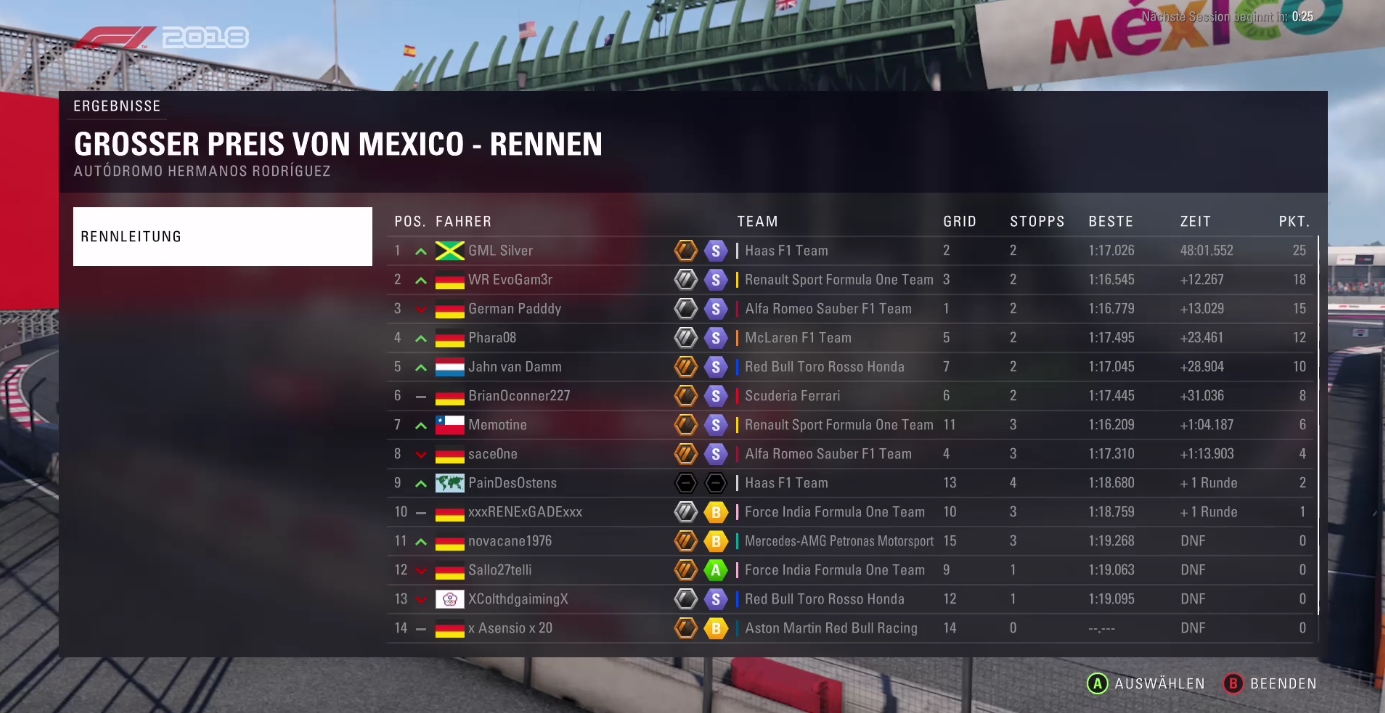Select the Rennleitung menu entry
Image resolution: width=1385 pixels, height=713 pixels.
tap(222, 237)
